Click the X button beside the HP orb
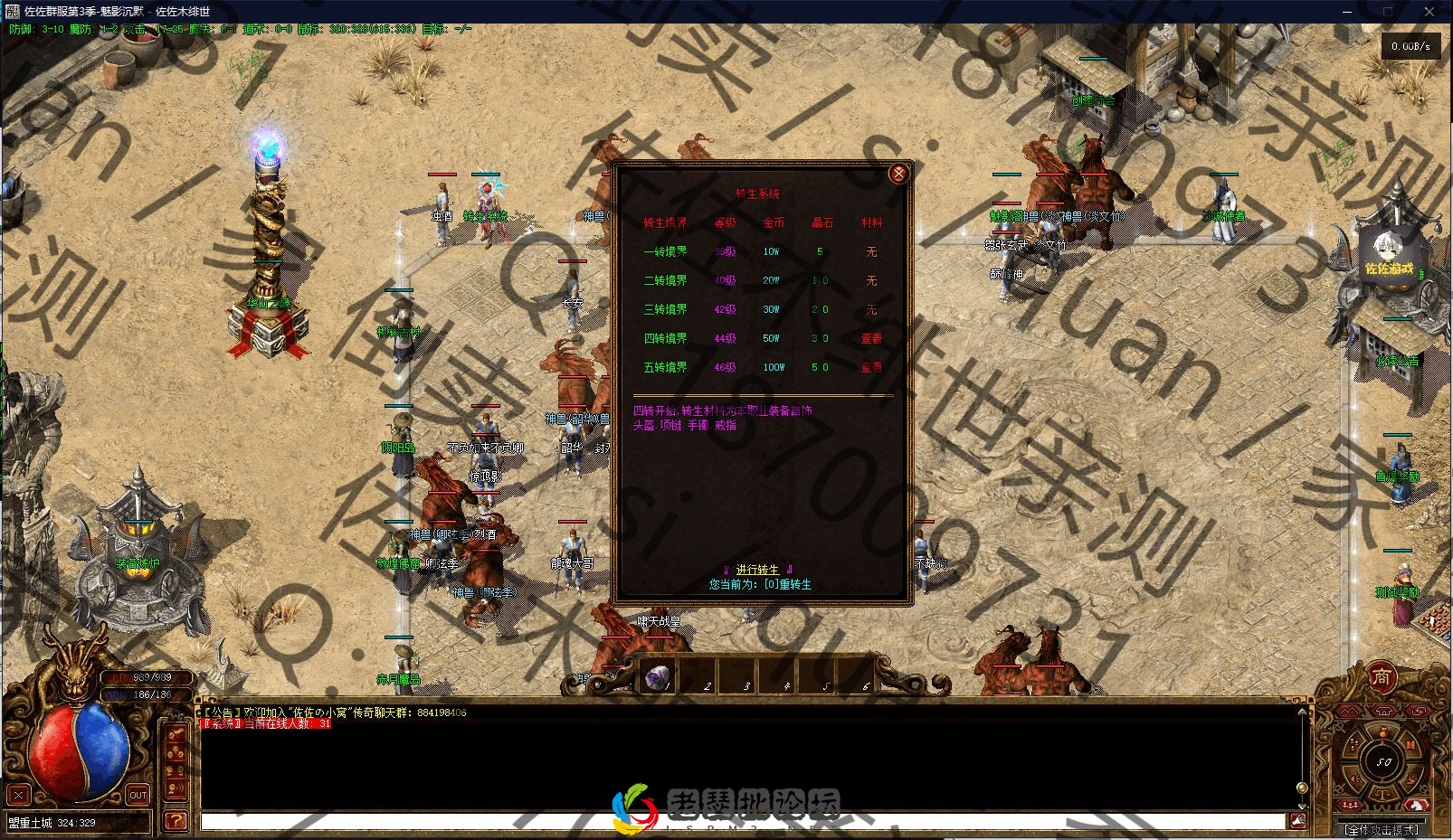Viewport: 1453px width, 840px height. coord(18,796)
